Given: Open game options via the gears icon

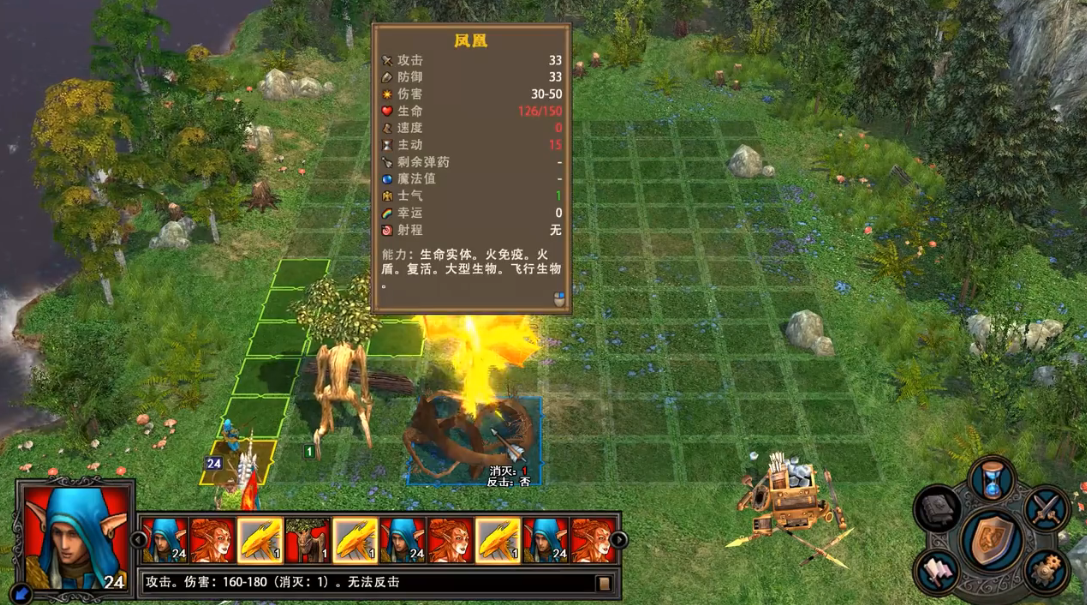Looking at the screenshot, I should 1046,571.
